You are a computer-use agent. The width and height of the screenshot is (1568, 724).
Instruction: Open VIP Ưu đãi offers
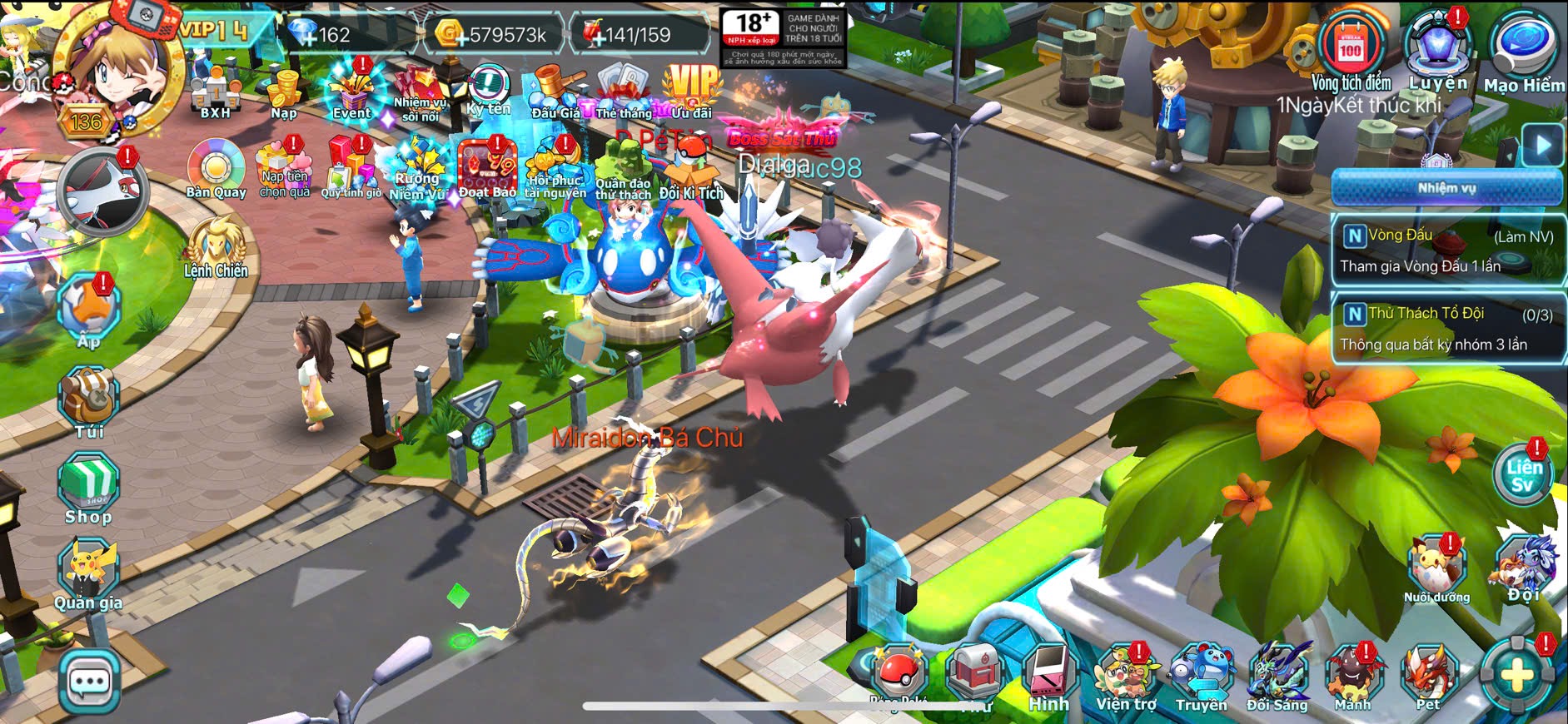tap(691, 90)
